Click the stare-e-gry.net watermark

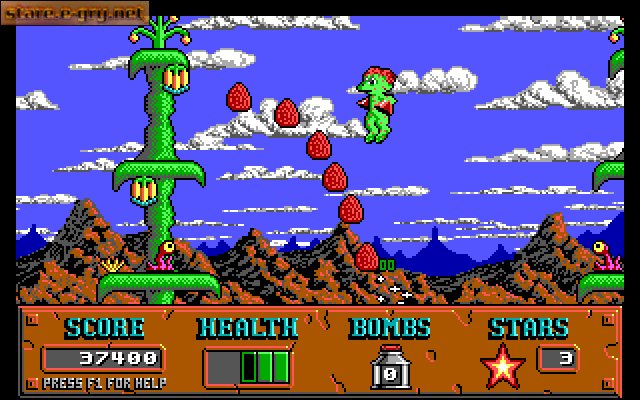74,13
